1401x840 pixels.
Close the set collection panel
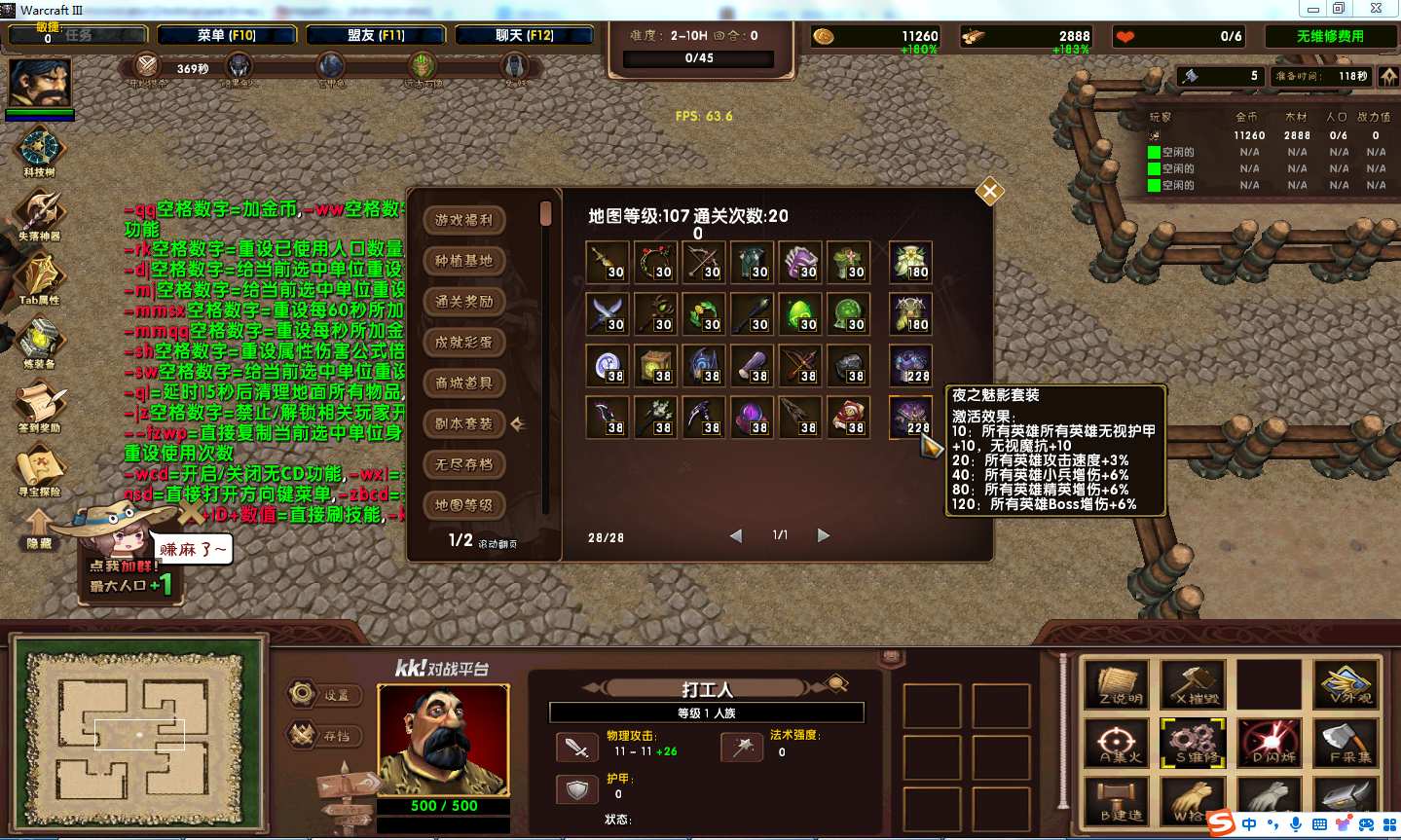coord(989,192)
